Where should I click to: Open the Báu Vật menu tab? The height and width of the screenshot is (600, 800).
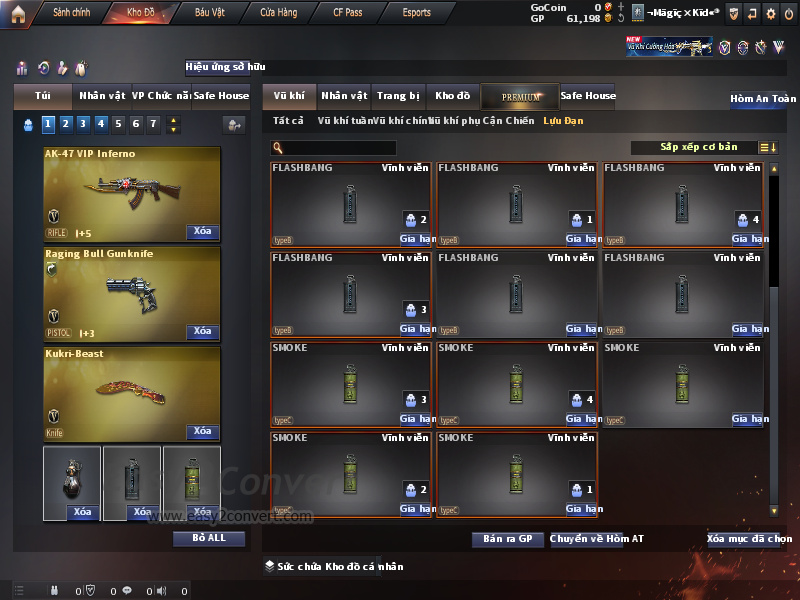point(209,13)
